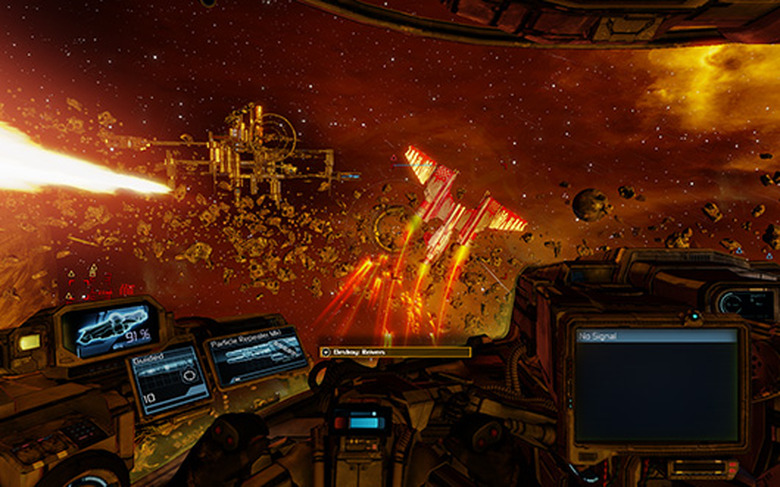780x487 pixels.
Task: Open the ship hull status display
Action: point(110,329)
